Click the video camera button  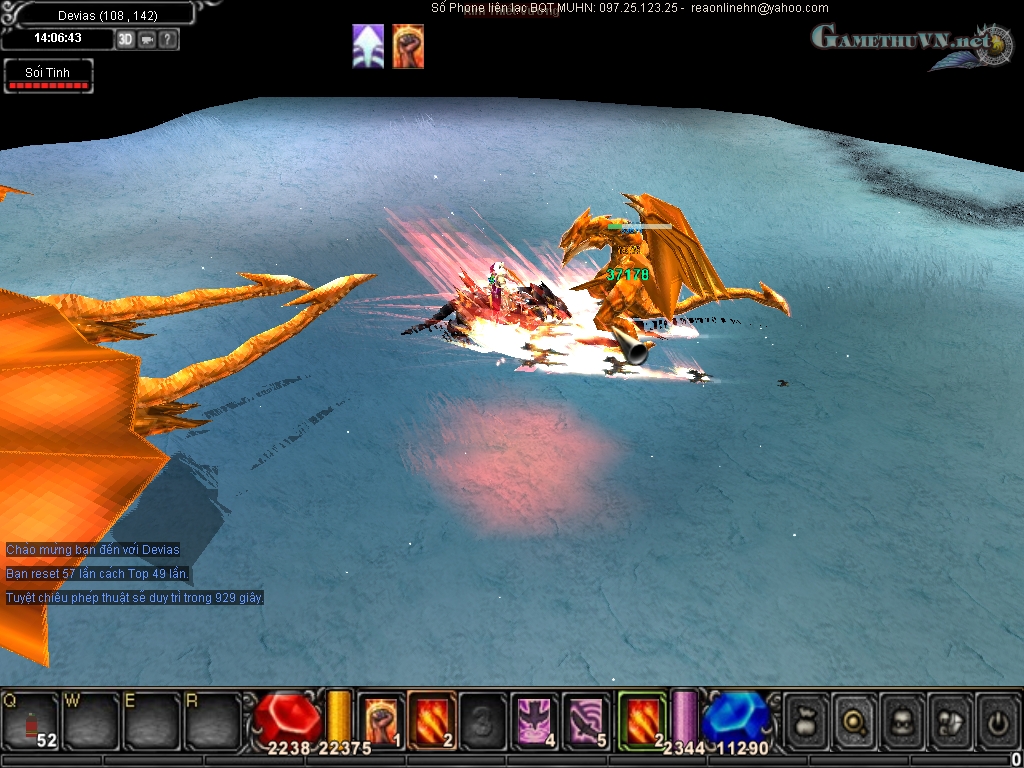147,39
